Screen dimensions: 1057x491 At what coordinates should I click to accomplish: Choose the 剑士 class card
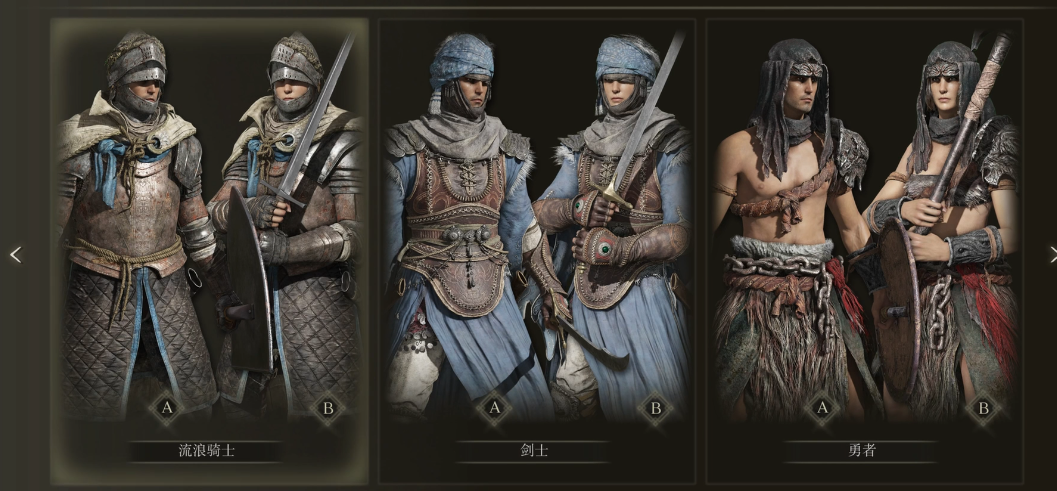(x=536, y=250)
